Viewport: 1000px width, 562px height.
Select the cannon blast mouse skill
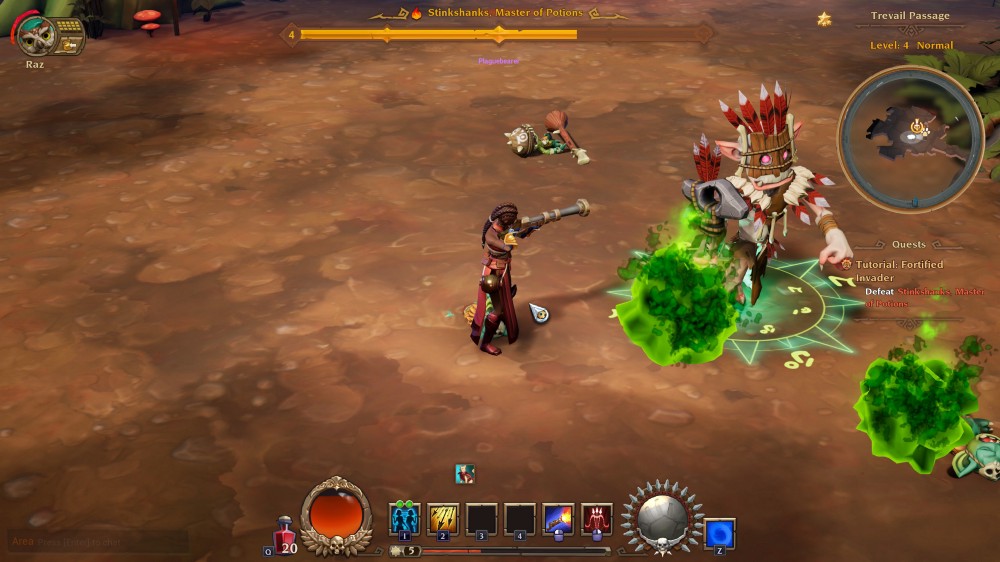(x=558, y=519)
